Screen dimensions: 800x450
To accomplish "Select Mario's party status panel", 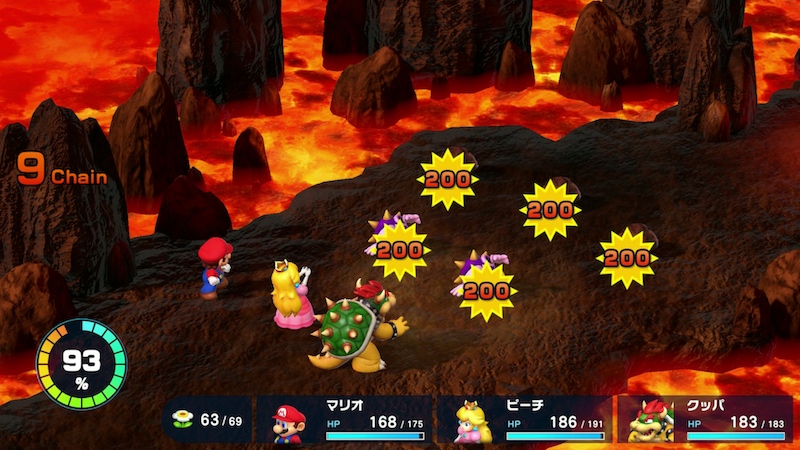I will tap(345, 420).
